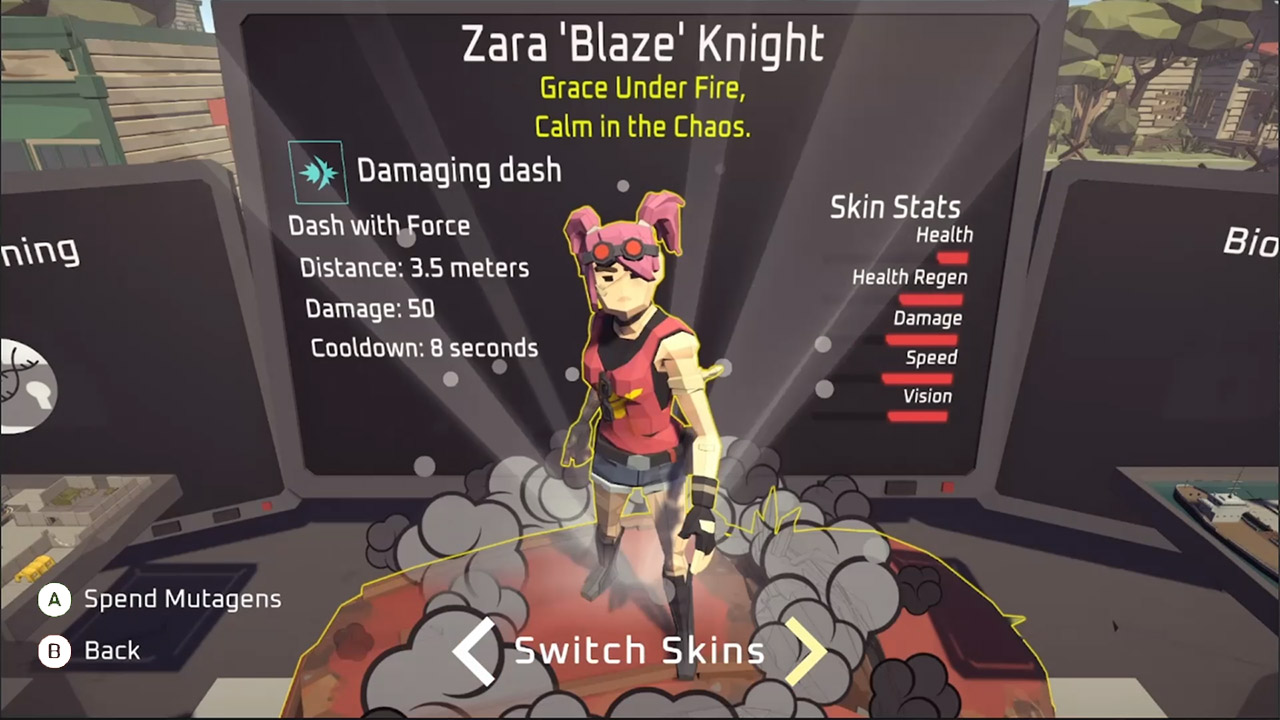Viewport: 1280px width, 720px height.
Task: Click the Skin Stats header
Action: [x=894, y=207]
